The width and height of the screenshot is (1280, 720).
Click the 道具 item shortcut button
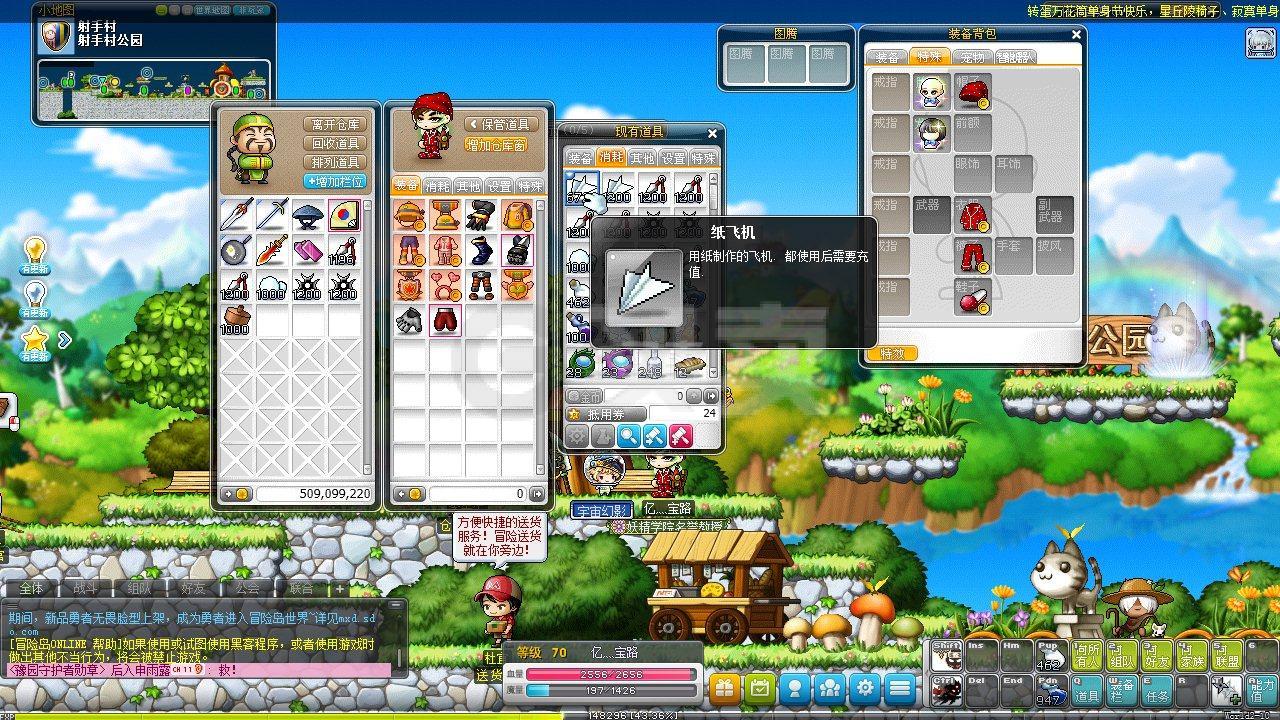[1087, 689]
